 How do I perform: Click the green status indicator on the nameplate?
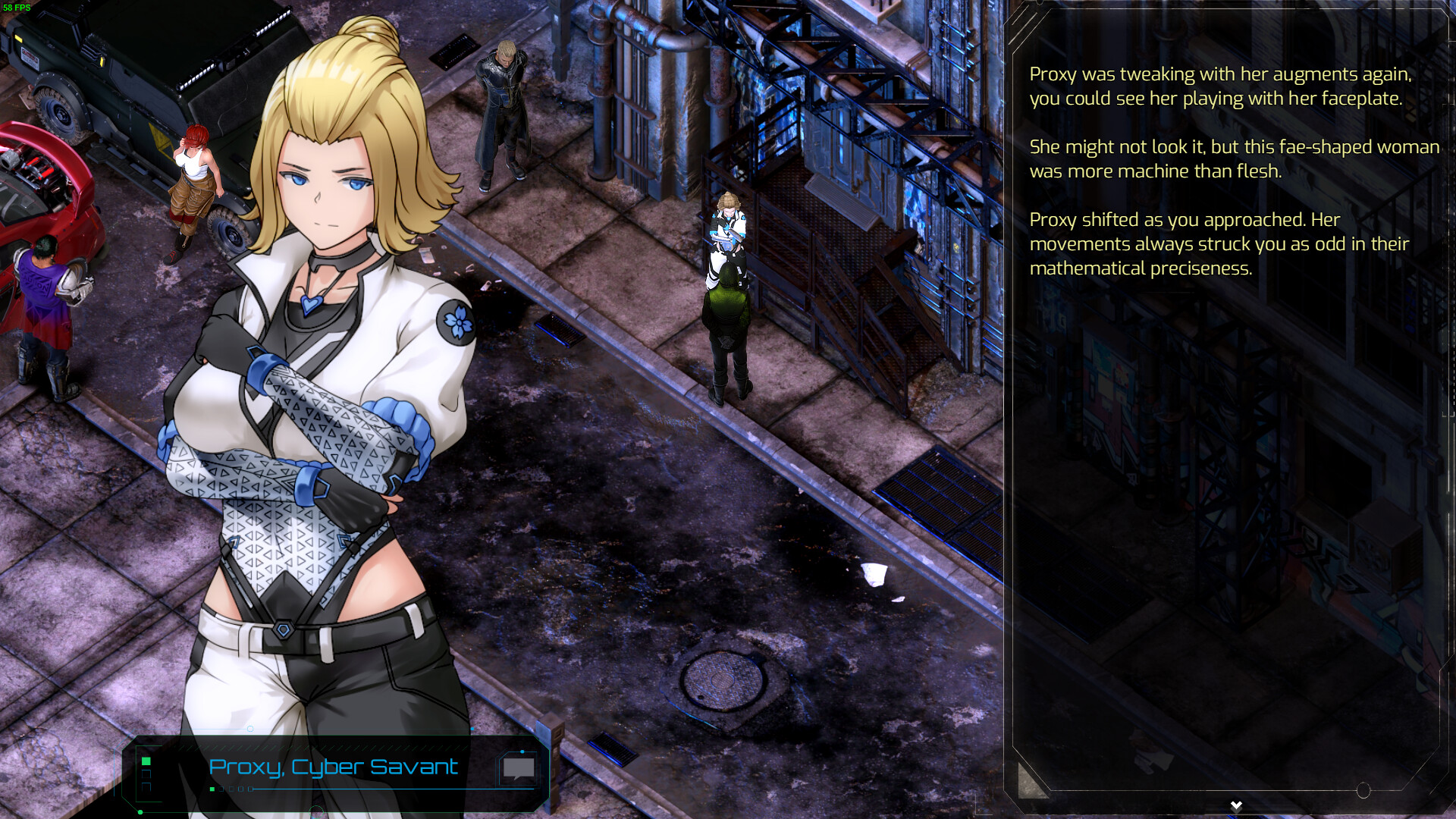[146, 762]
